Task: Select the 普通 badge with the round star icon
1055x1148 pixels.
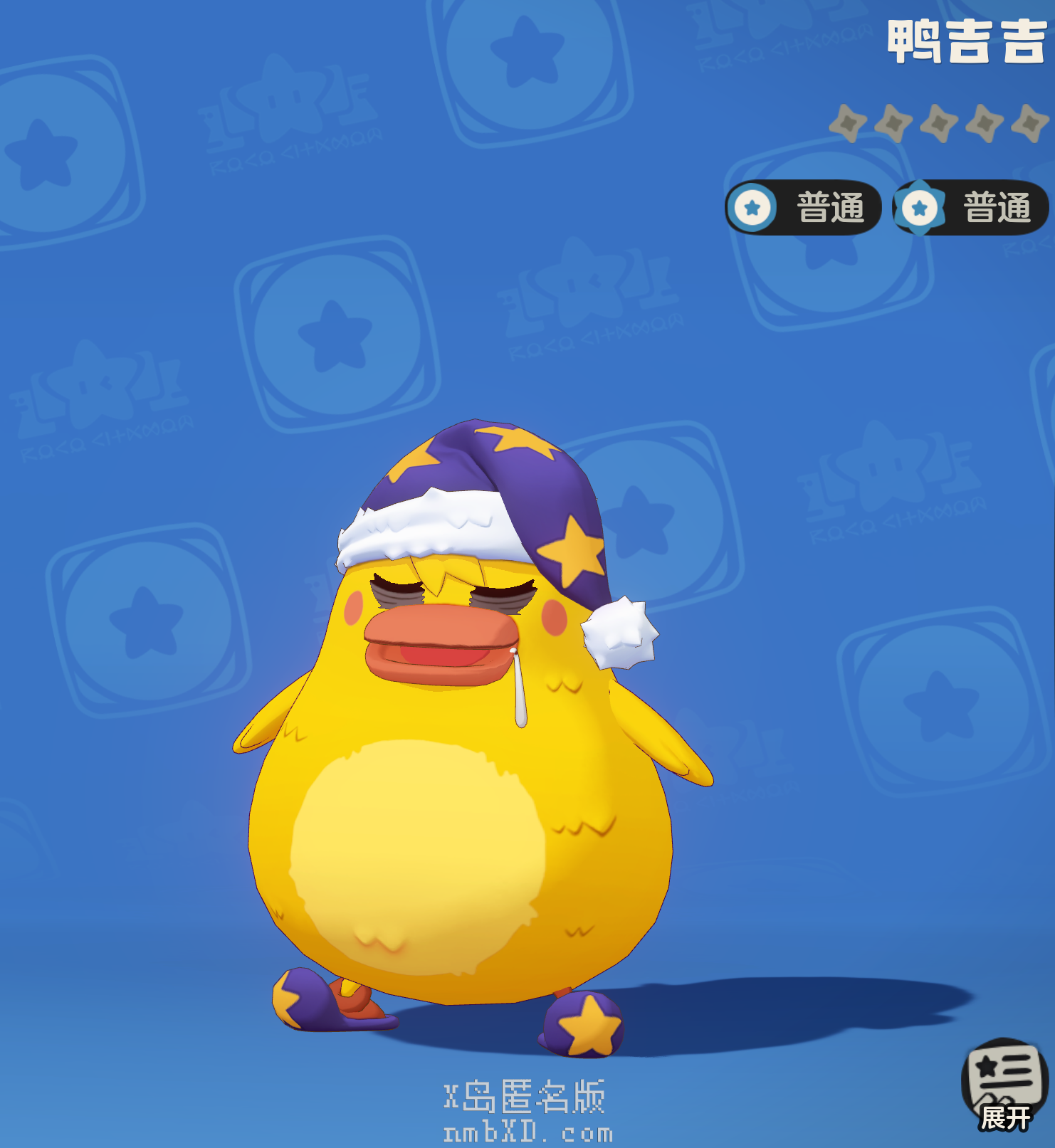Action: point(803,208)
